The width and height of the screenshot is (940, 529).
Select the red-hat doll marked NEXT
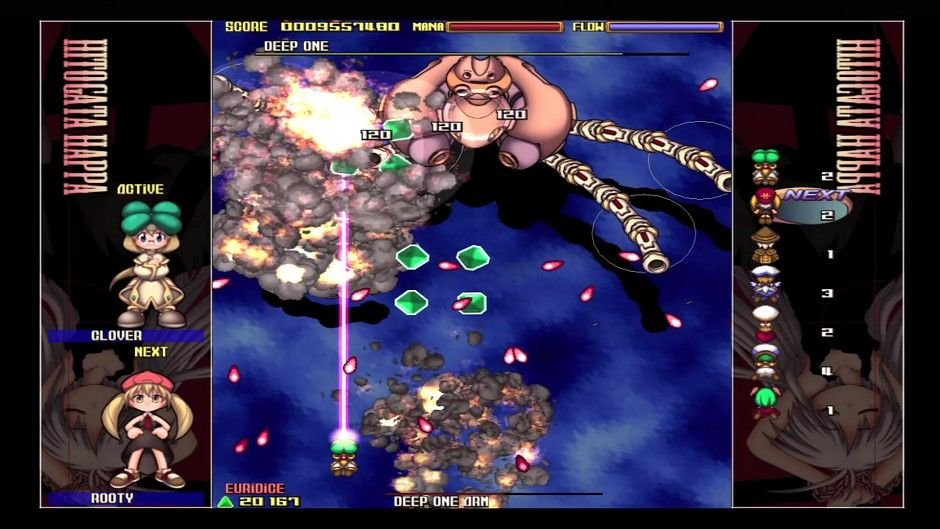(x=765, y=205)
